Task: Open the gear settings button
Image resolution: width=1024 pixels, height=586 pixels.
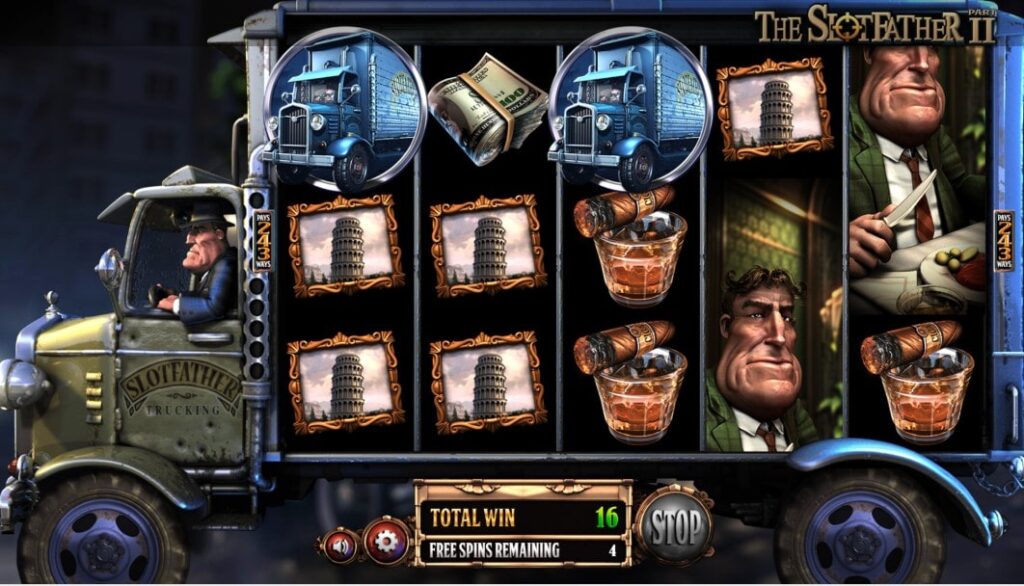Action: coord(385,540)
